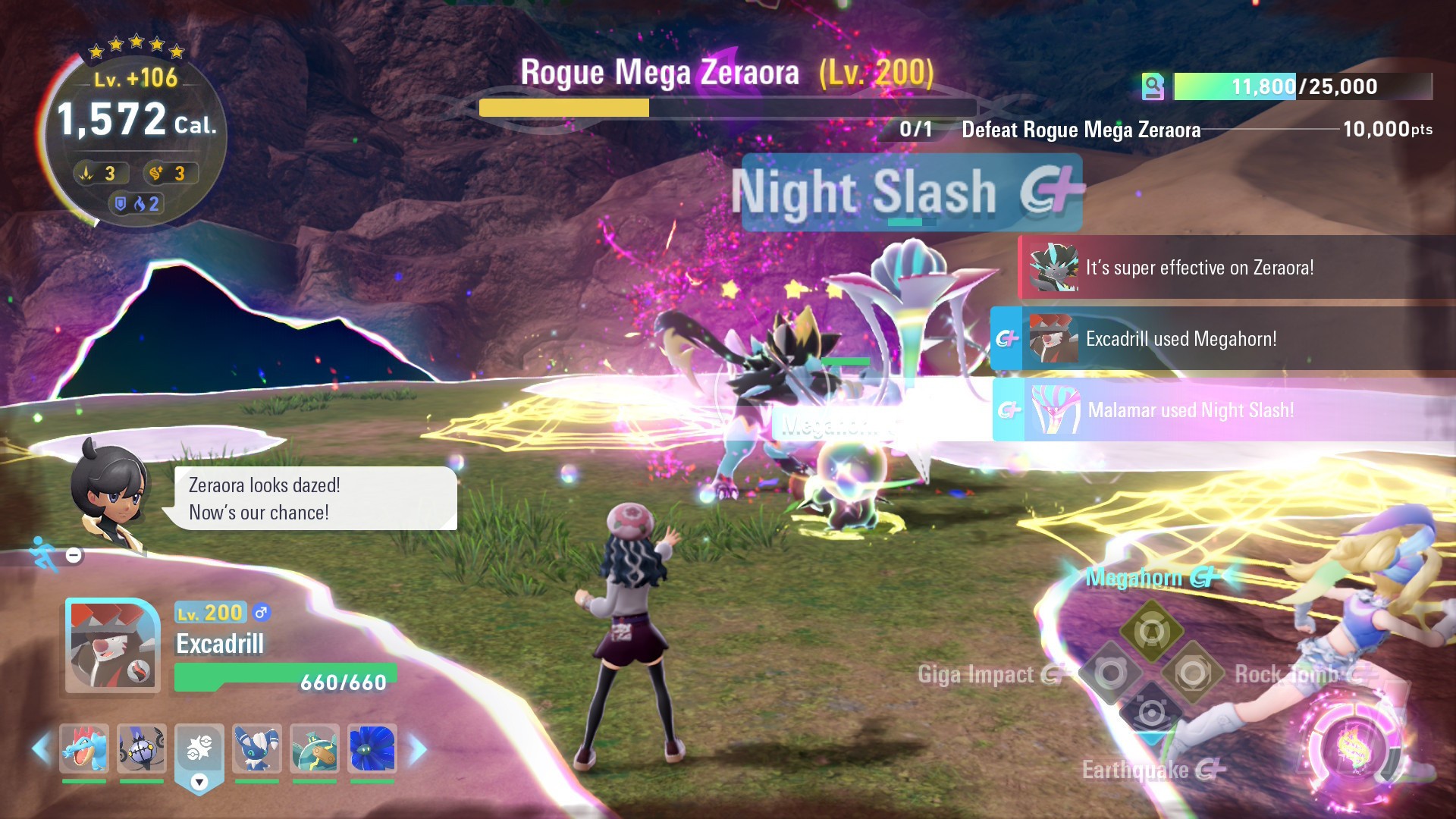Switch to the green turtle Pokémon slot
Image resolution: width=1456 pixels, height=819 pixels.
(x=315, y=748)
